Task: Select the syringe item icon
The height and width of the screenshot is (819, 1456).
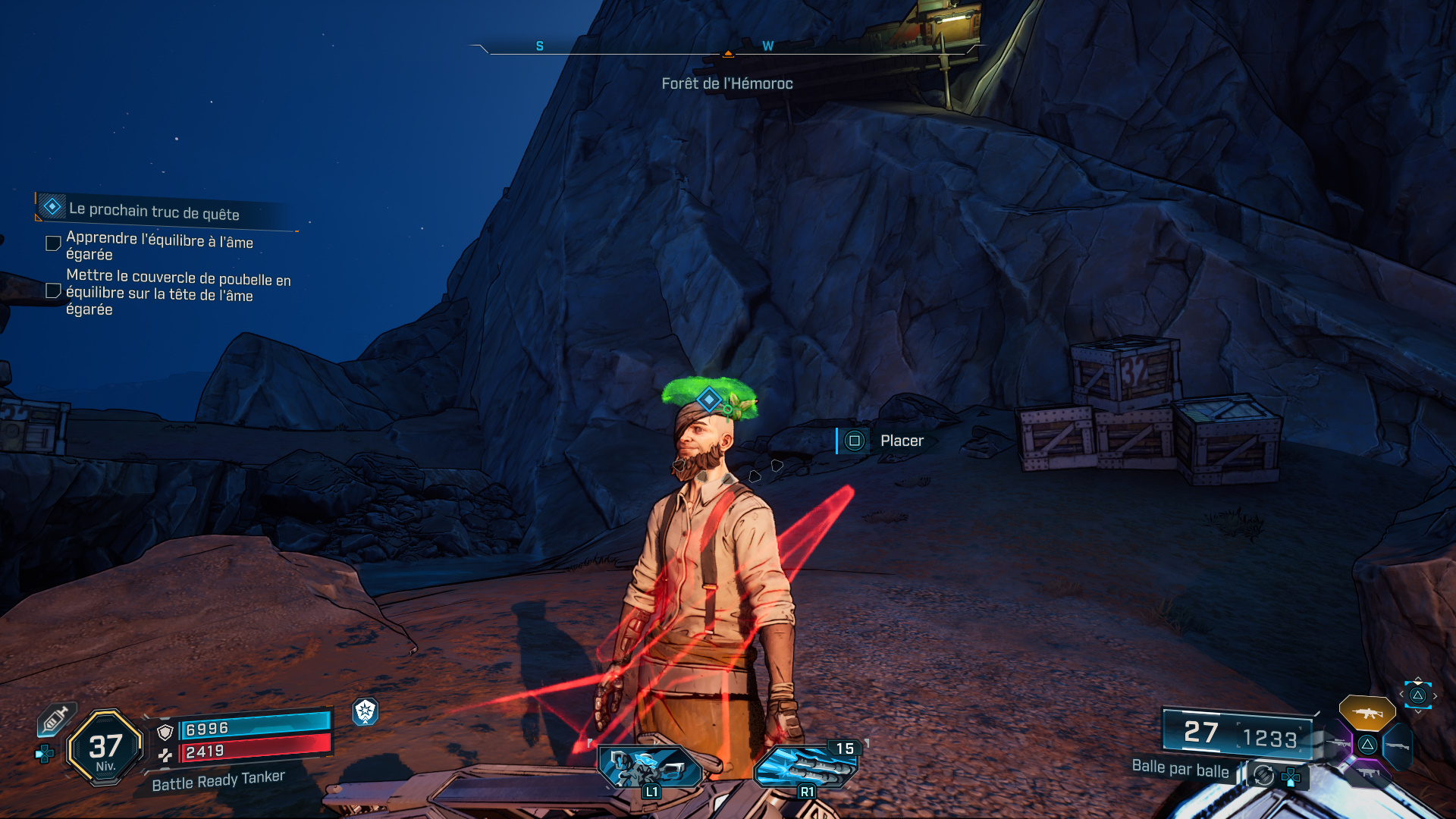Action: coord(55,720)
